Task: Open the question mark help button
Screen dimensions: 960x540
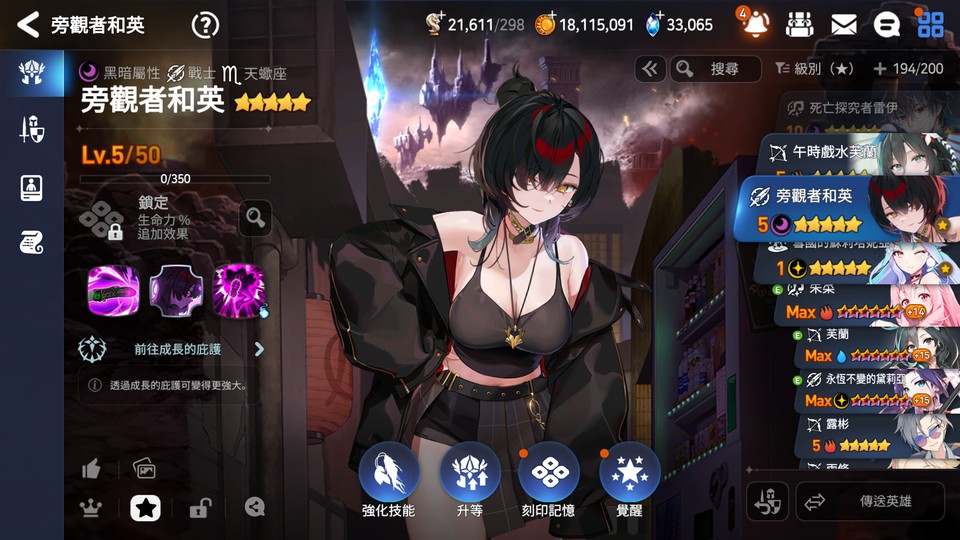Action: click(x=205, y=24)
